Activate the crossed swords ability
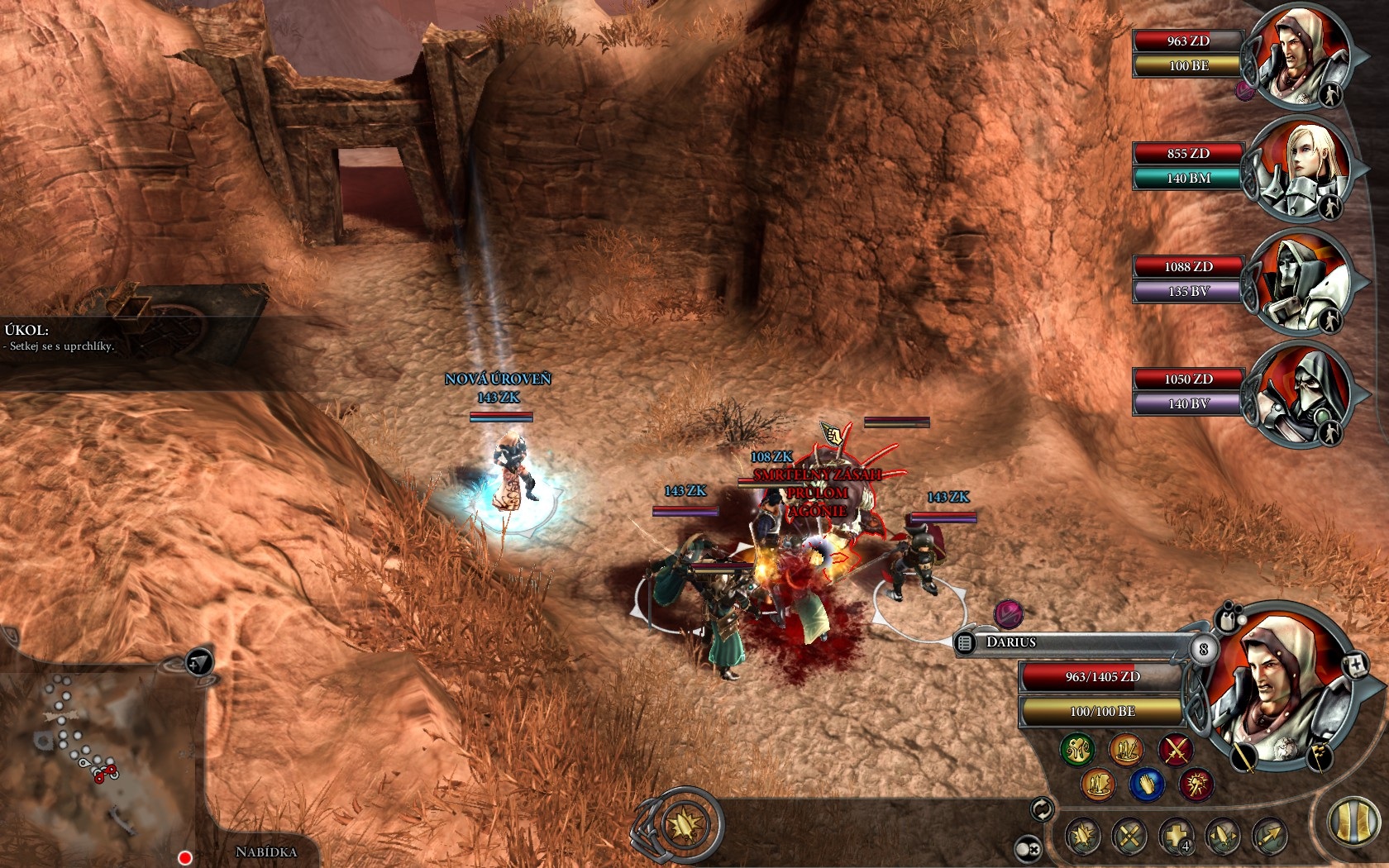This screenshot has width=1389, height=868. click(1174, 750)
